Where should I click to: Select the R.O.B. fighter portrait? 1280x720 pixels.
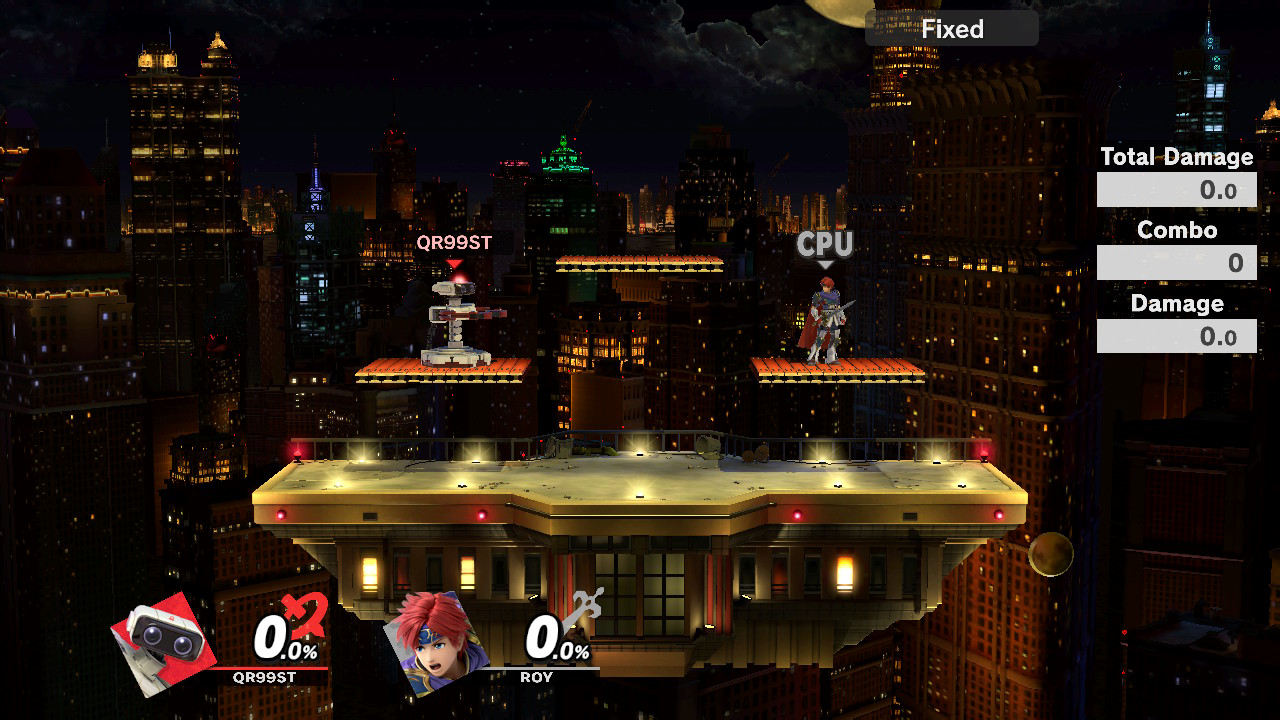[x=164, y=643]
